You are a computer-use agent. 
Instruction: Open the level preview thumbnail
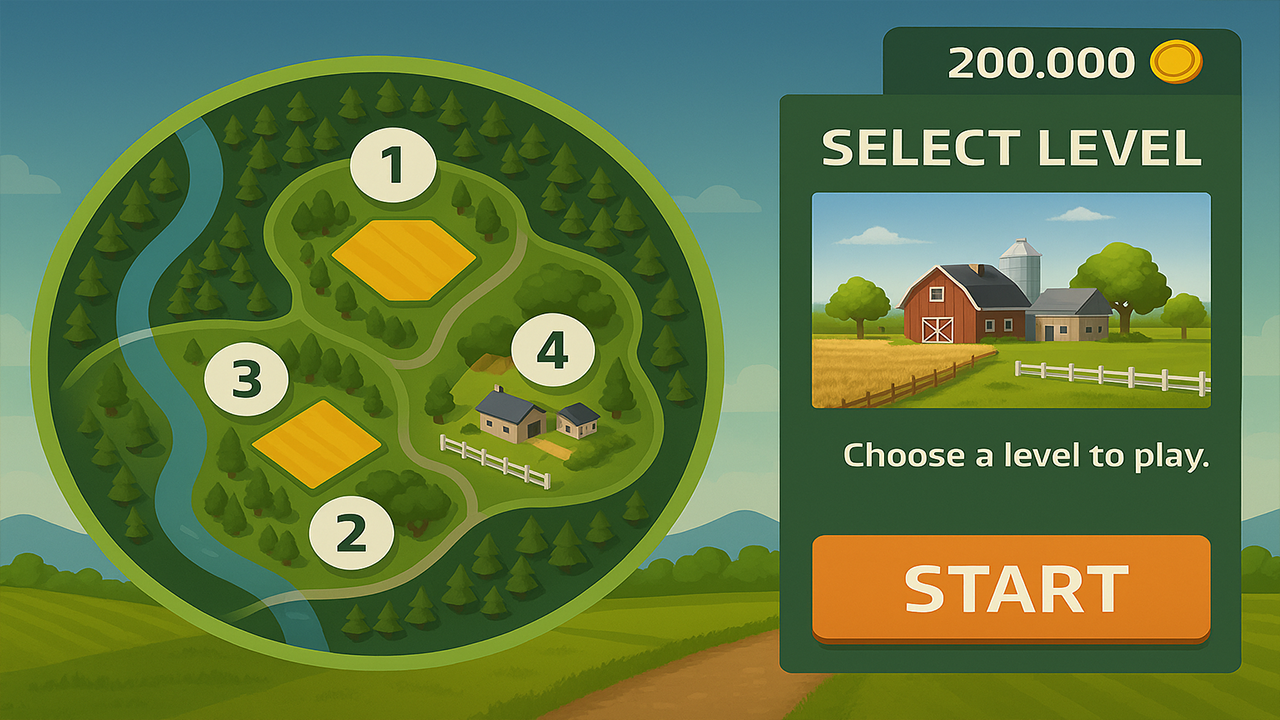pos(1010,300)
